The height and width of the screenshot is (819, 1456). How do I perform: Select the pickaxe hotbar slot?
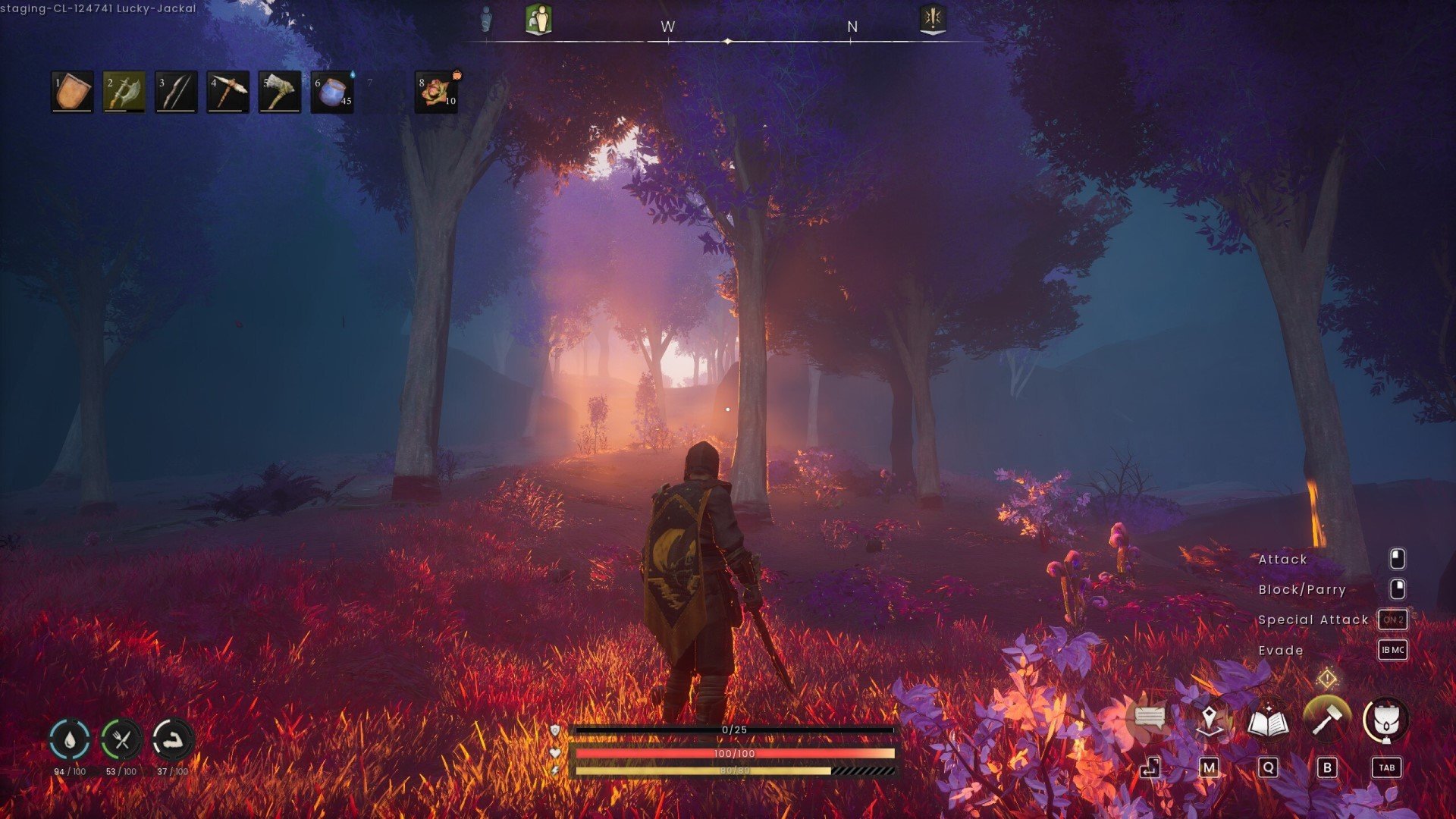click(x=227, y=92)
